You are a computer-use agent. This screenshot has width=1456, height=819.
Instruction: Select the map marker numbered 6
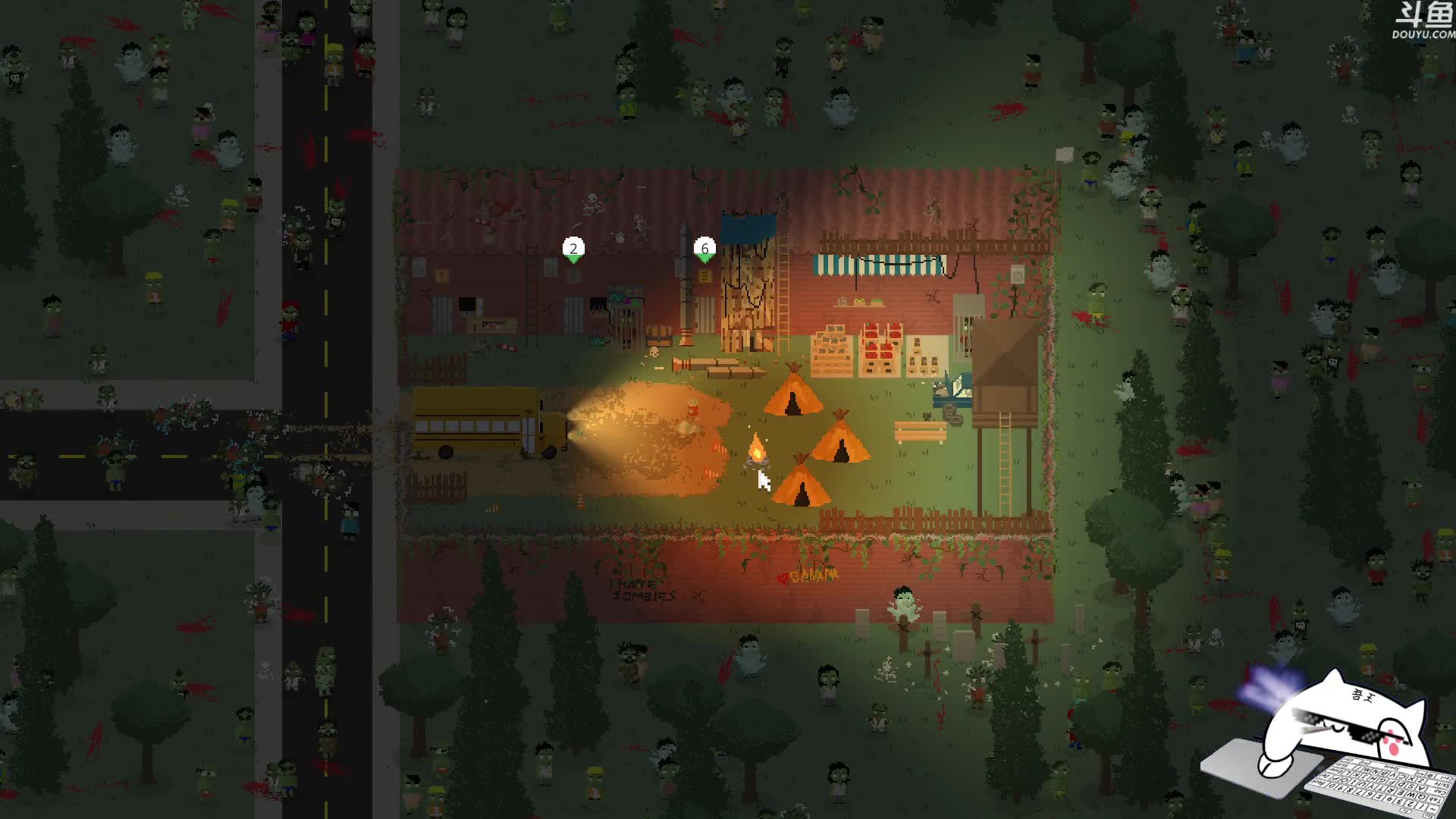(x=704, y=249)
